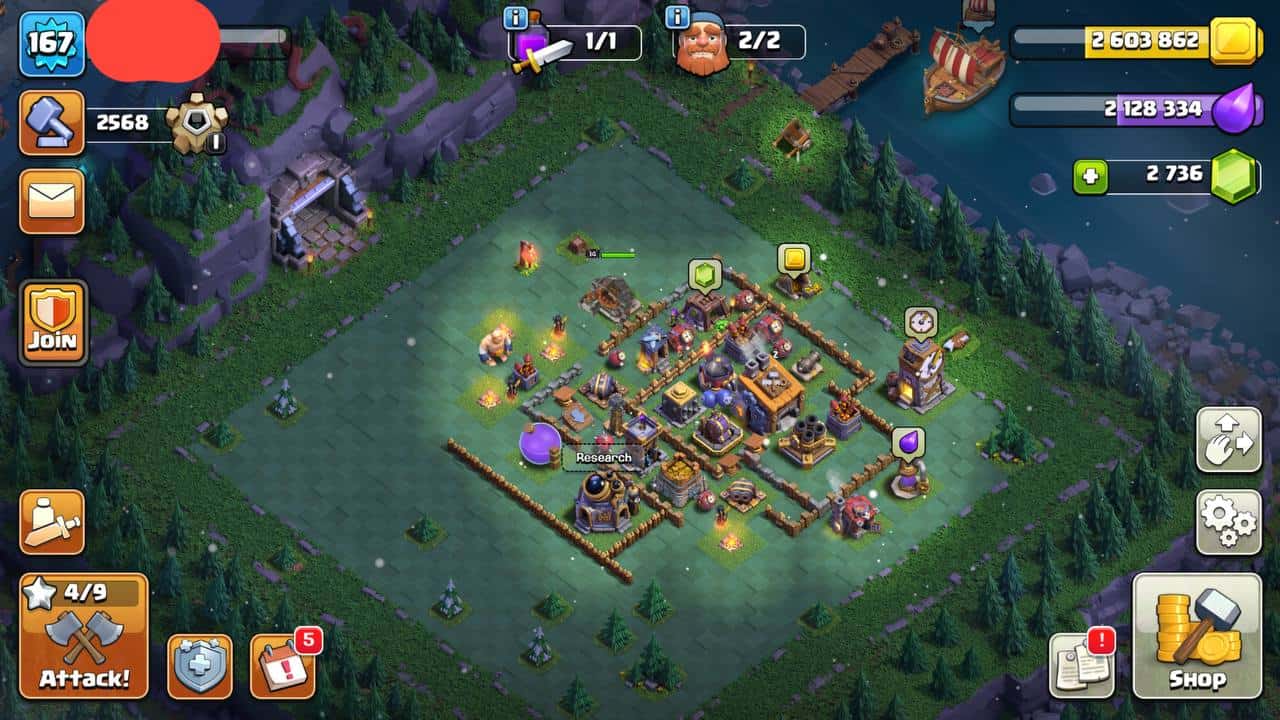Open the player profile level 167 badge
This screenshot has width=1280, height=720.
51,43
